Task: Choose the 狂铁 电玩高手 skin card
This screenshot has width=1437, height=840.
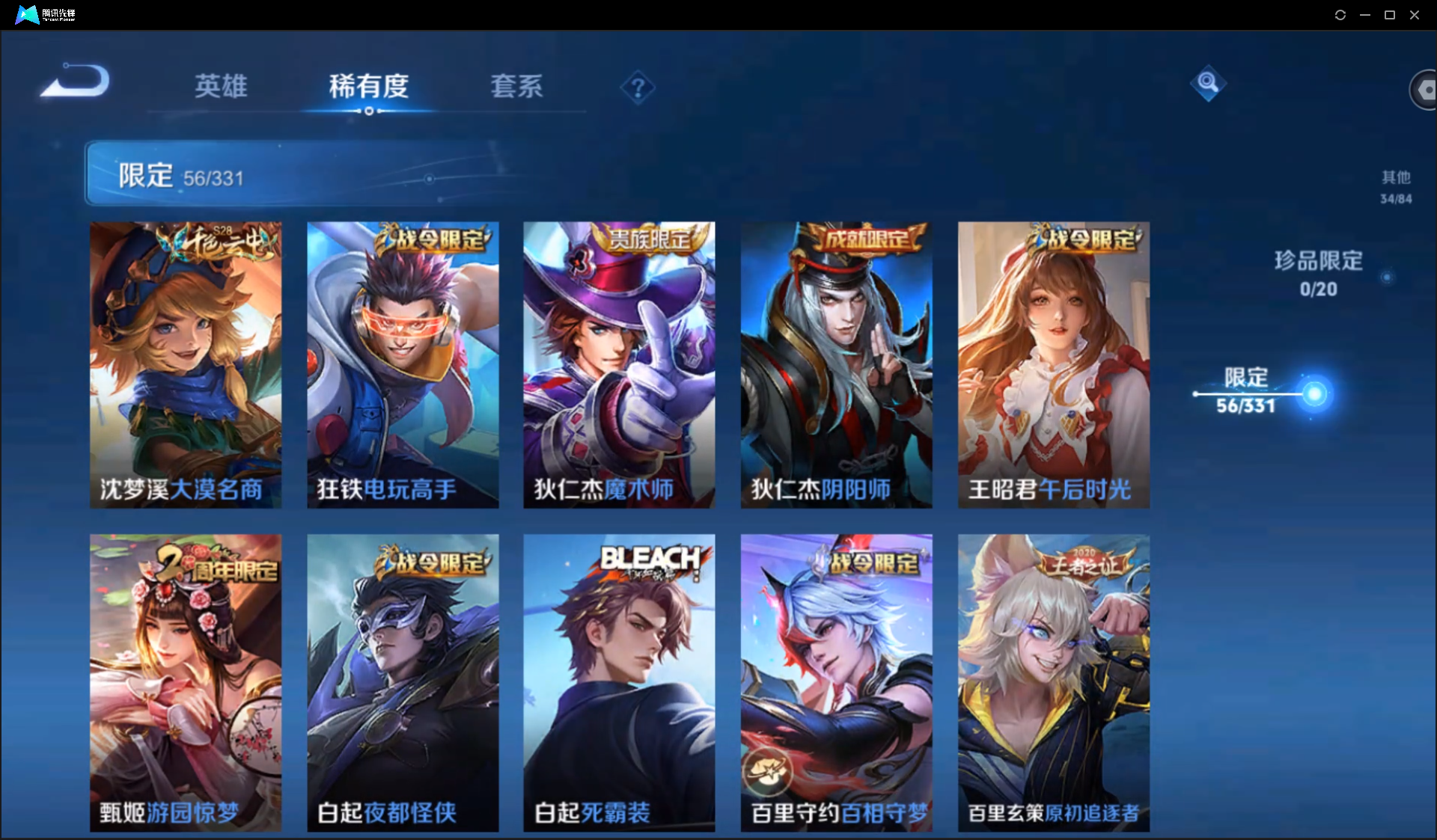Action: 403,364
